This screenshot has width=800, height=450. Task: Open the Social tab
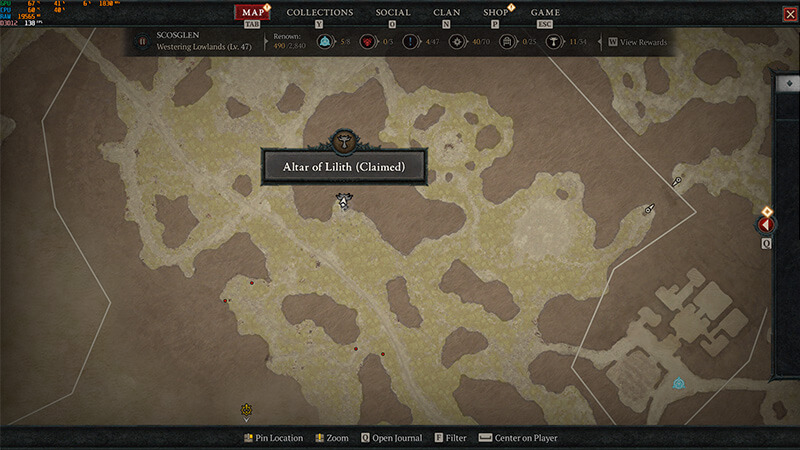tap(393, 13)
